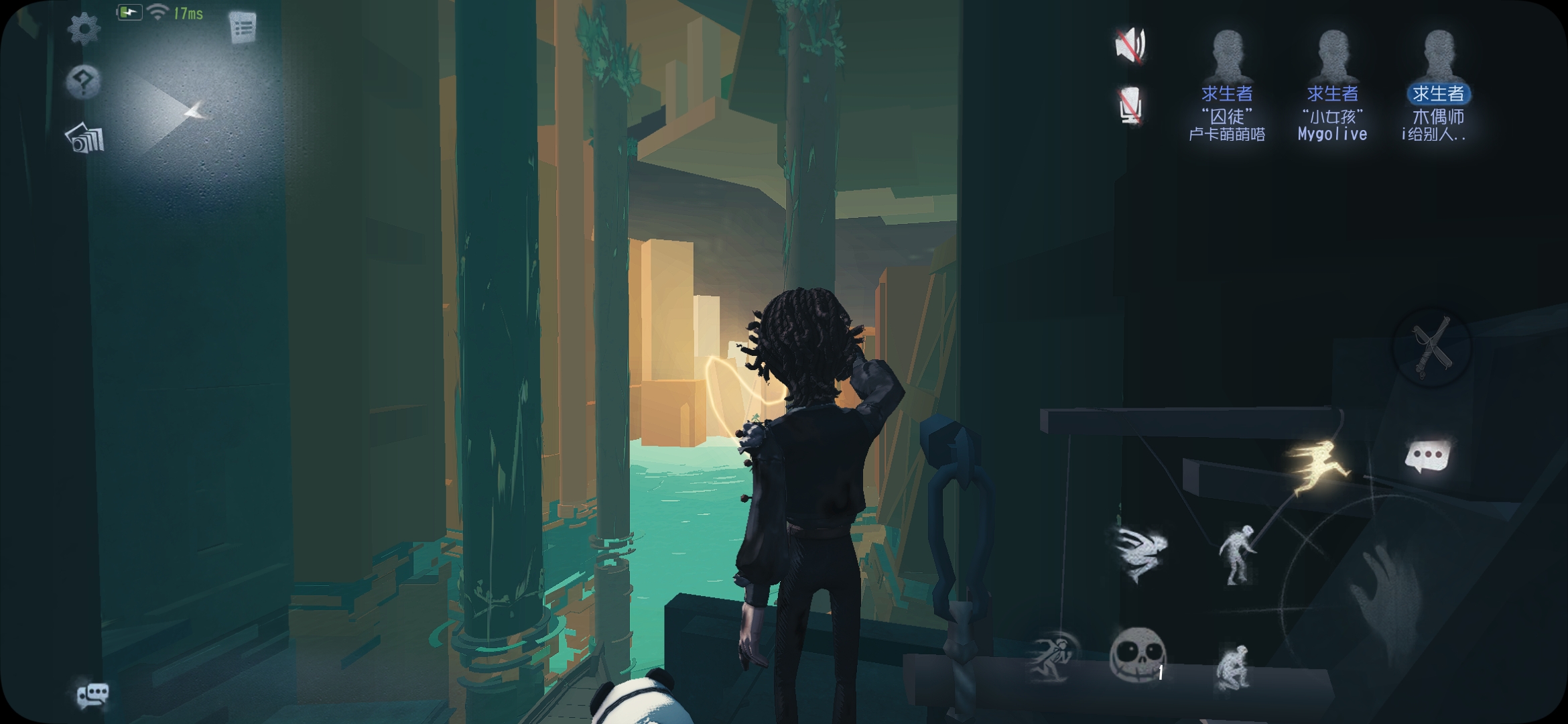Toggle the muted speaker icon
The height and width of the screenshot is (724, 1568).
(1130, 46)
